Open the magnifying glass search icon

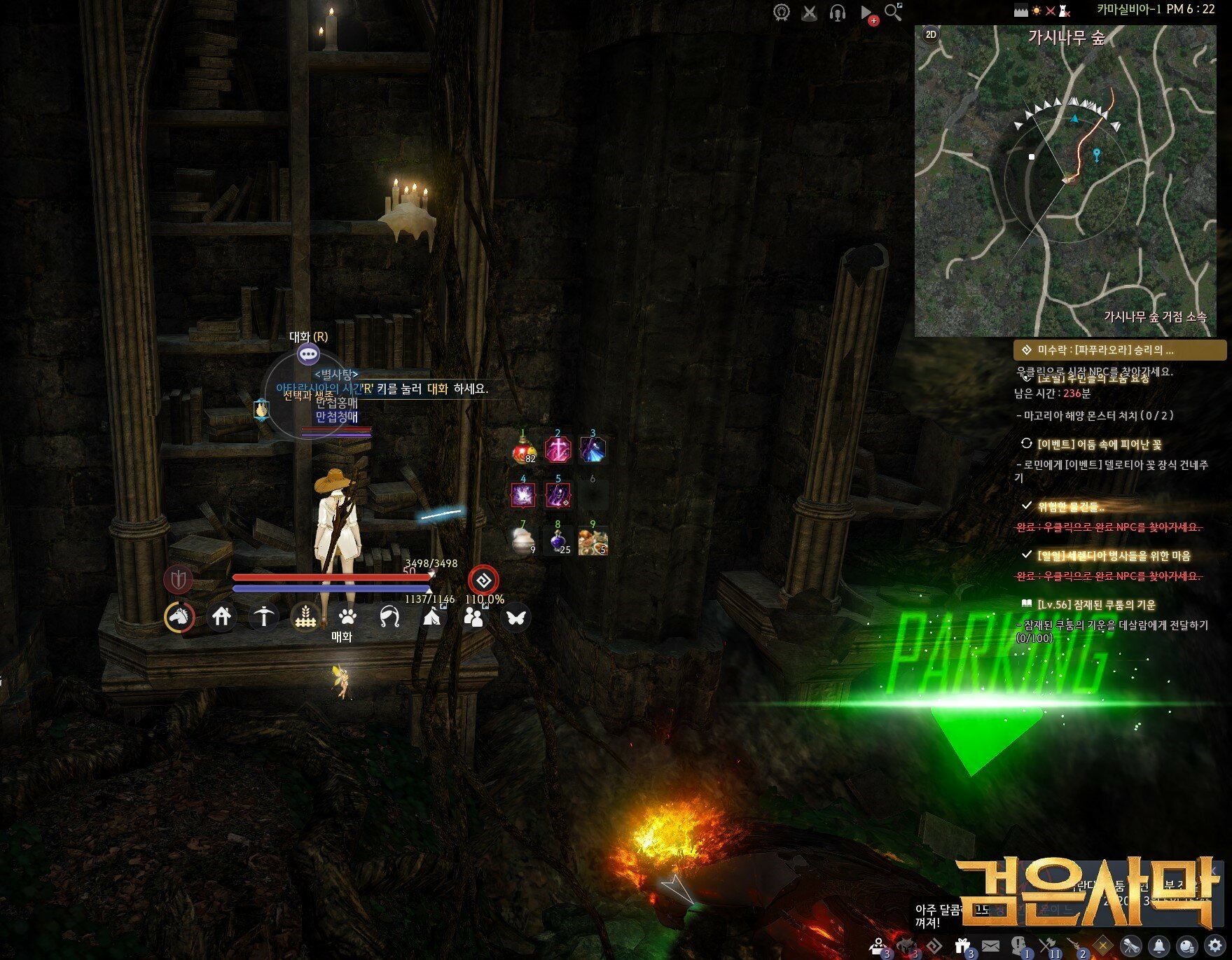(x=893, y=12)
